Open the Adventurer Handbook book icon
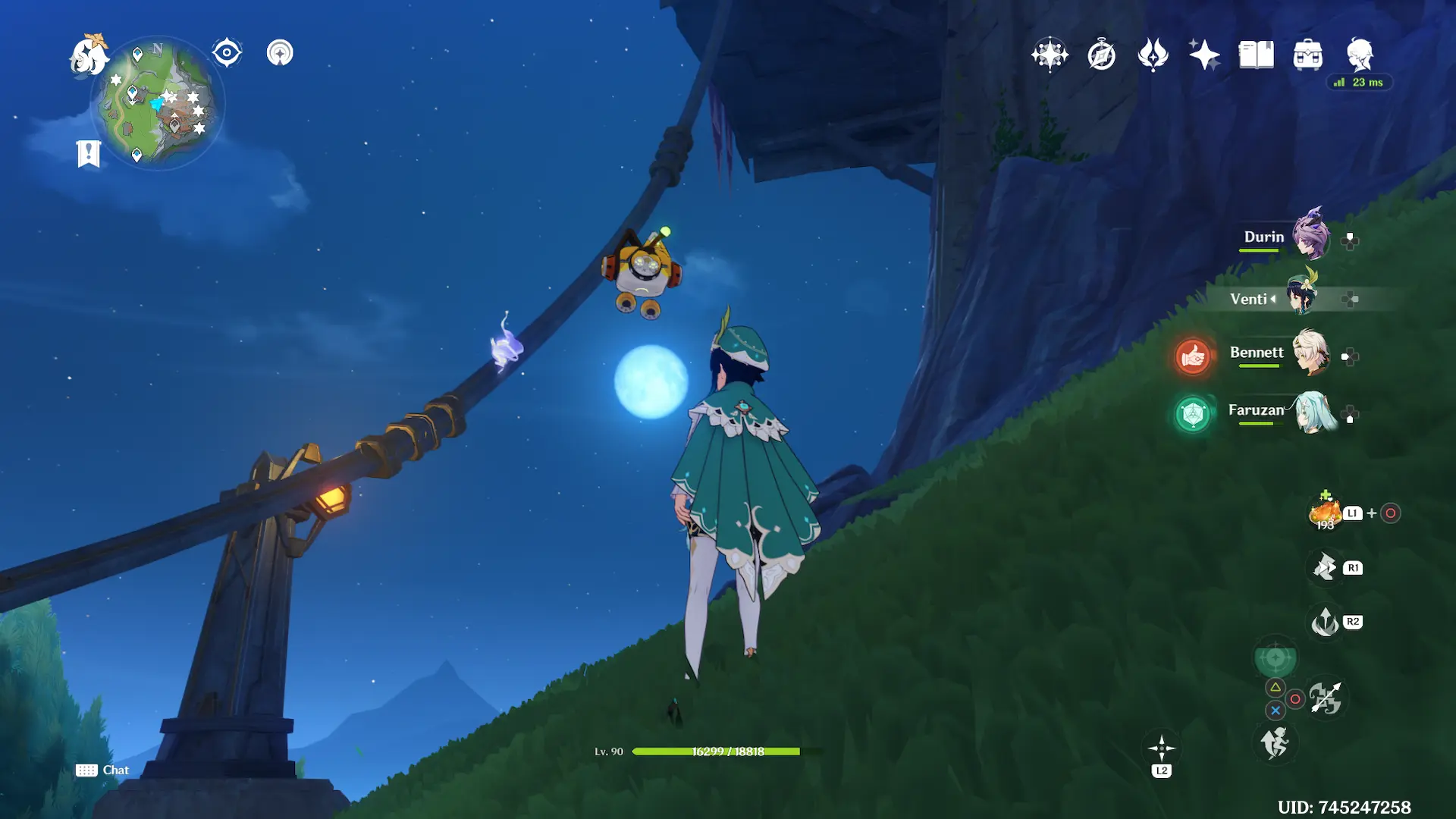 pyautogui.click(x=1256, y=55)
